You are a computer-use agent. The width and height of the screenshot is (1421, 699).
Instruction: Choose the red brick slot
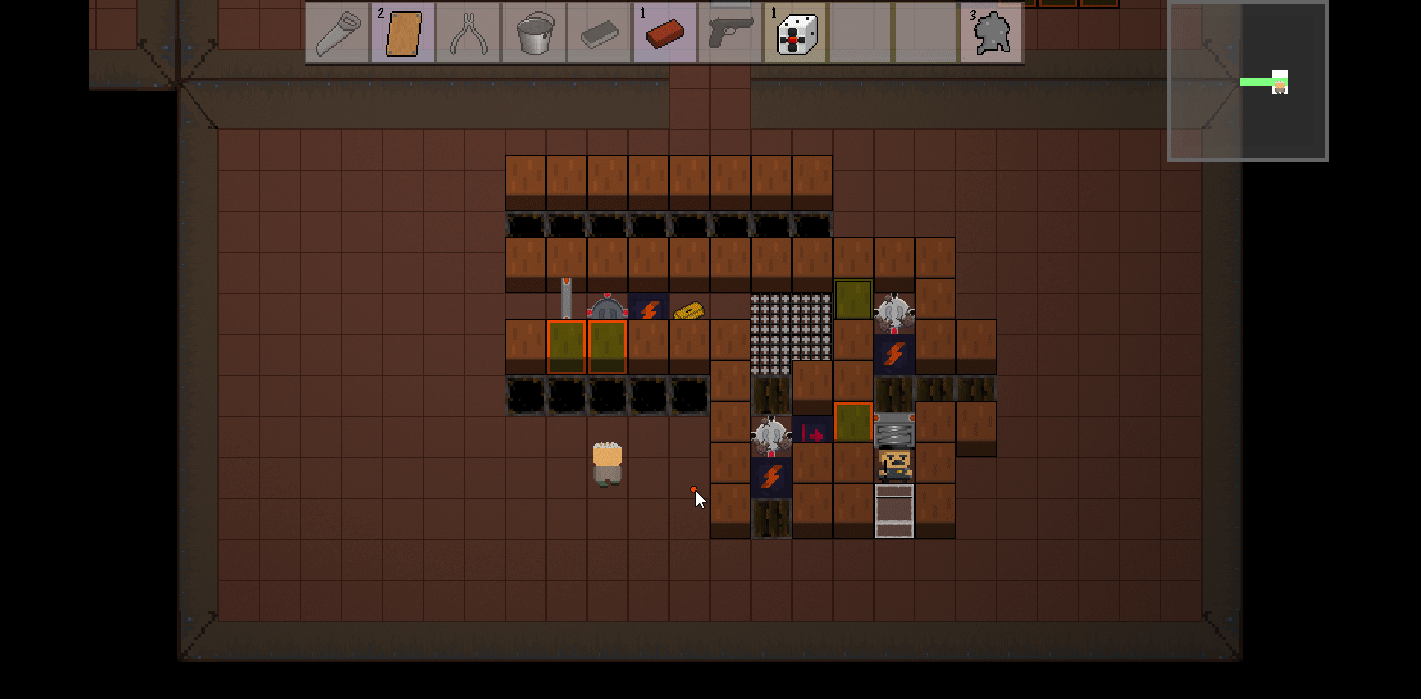click(664, 34)
